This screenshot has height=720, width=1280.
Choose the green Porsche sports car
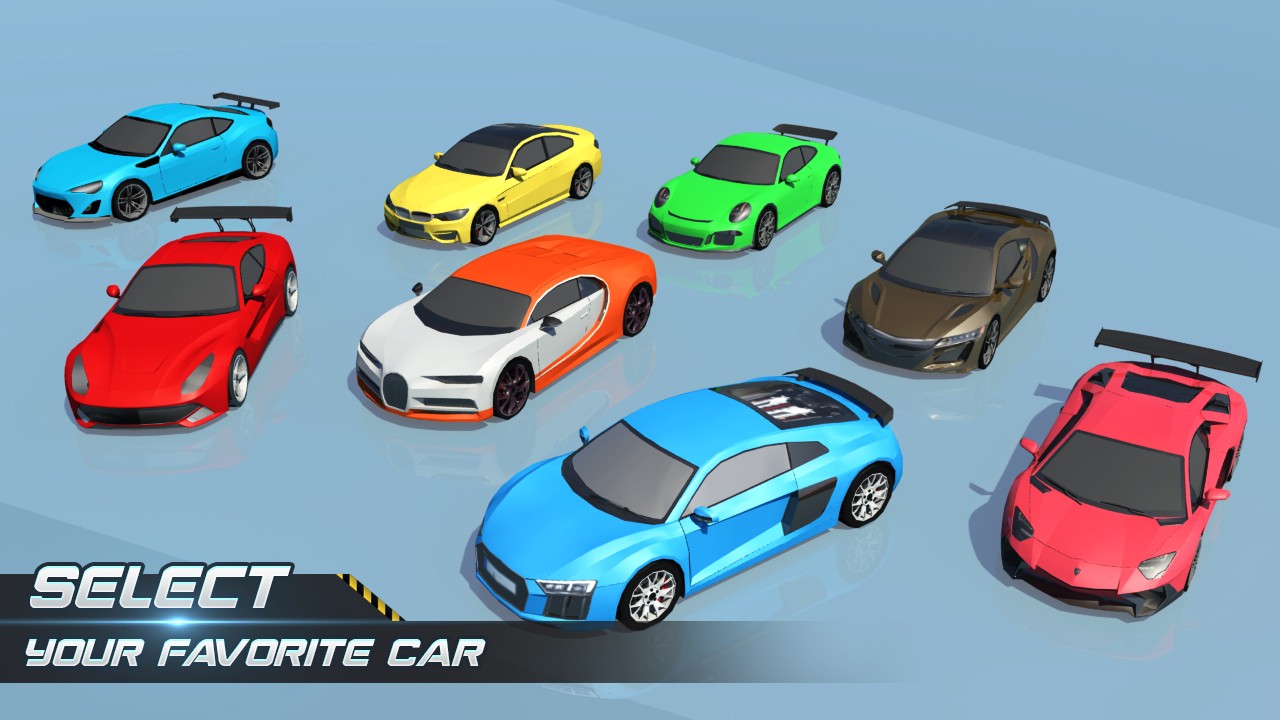coord(745,189)
